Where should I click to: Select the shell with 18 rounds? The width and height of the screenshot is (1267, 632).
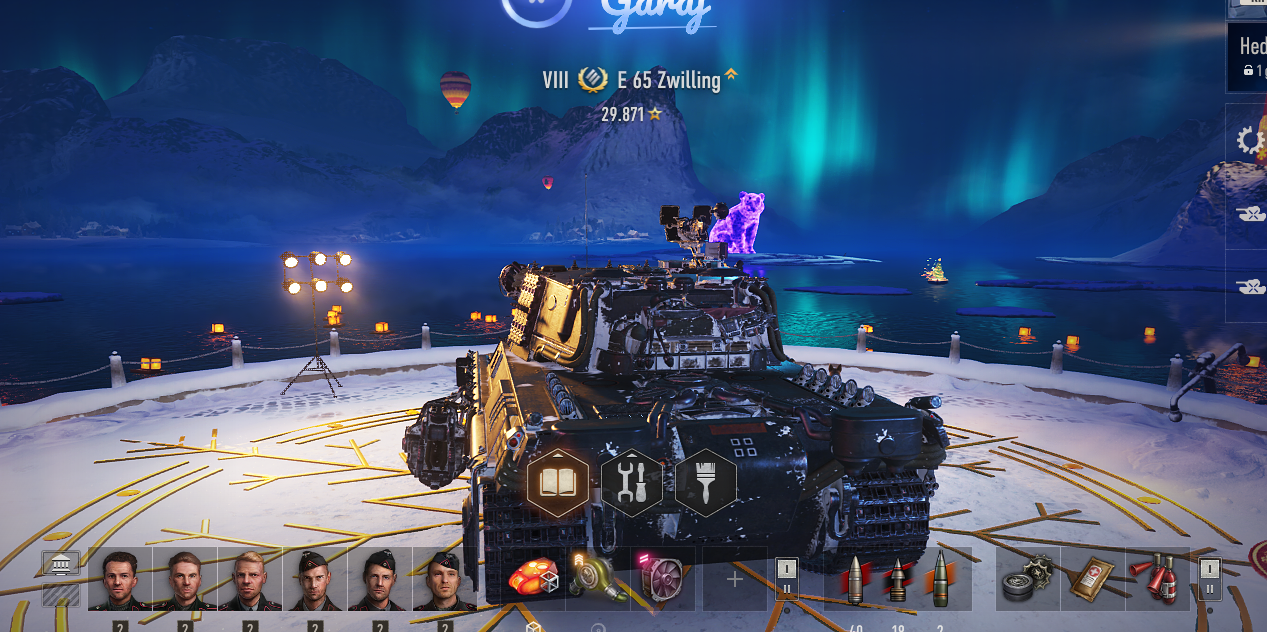point(897,579)
